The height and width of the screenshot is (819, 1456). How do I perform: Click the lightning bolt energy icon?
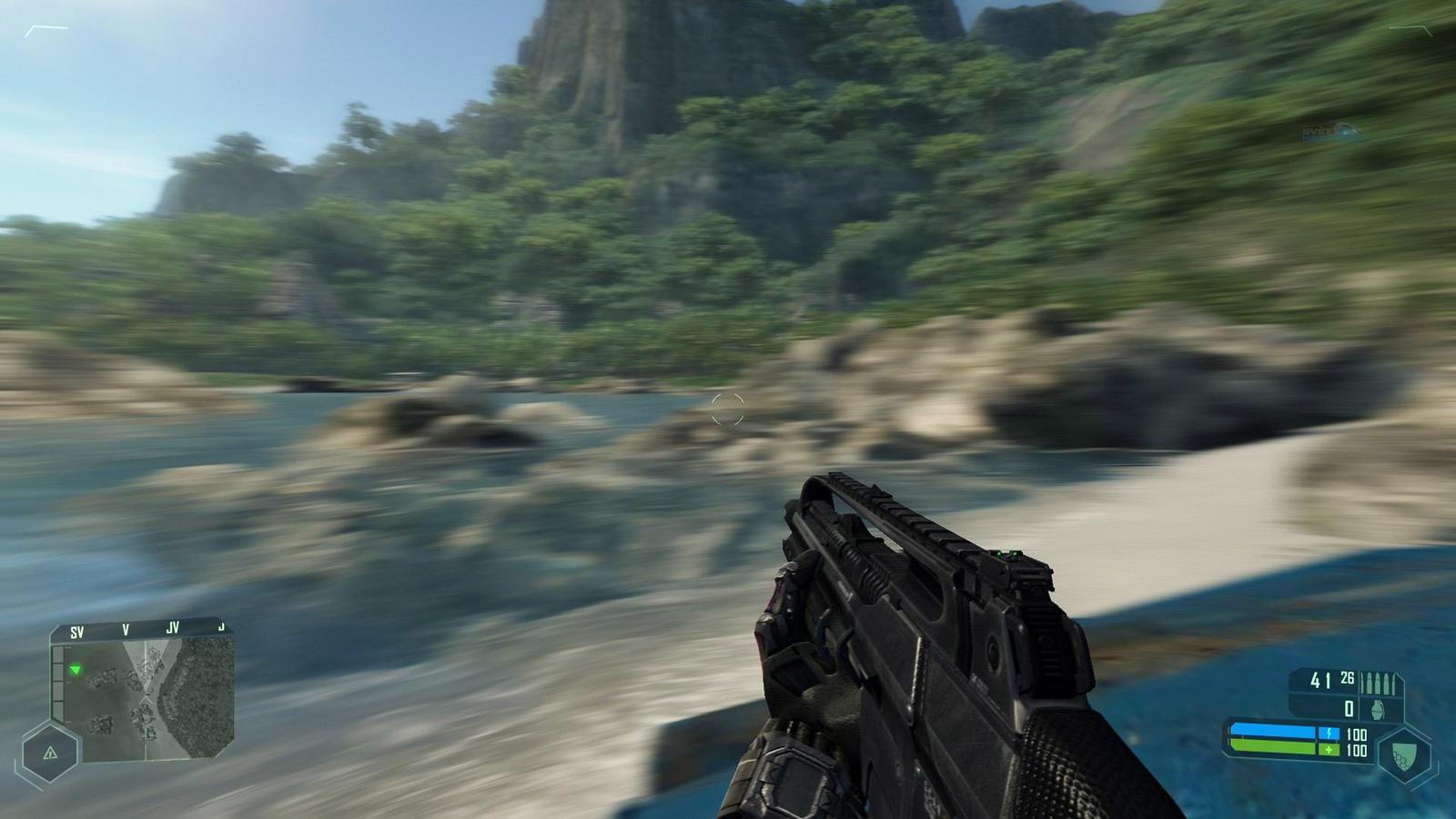pyautogui.click(x=1329, y=732)
